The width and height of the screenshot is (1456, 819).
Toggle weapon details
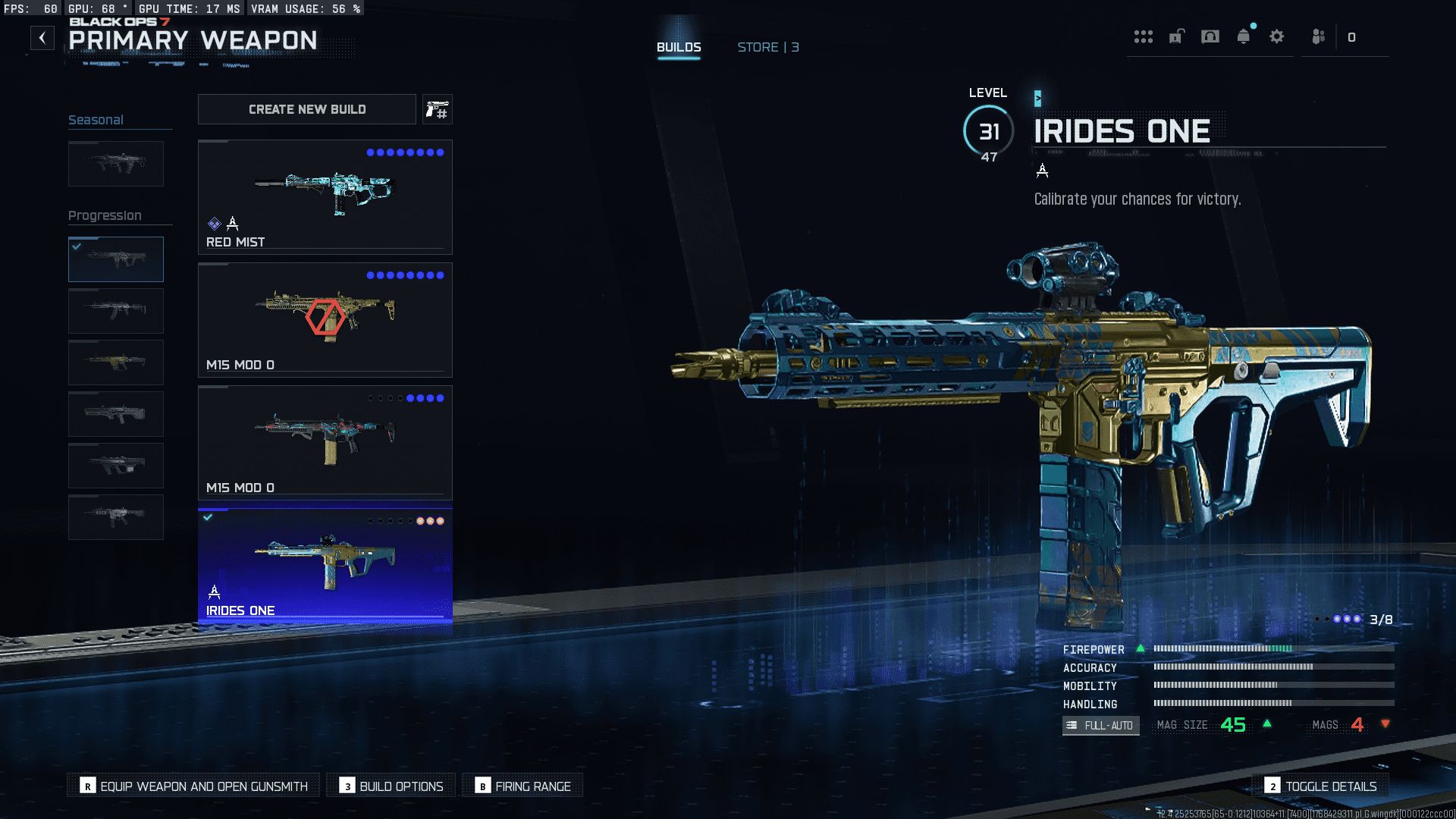[1320, 786]
